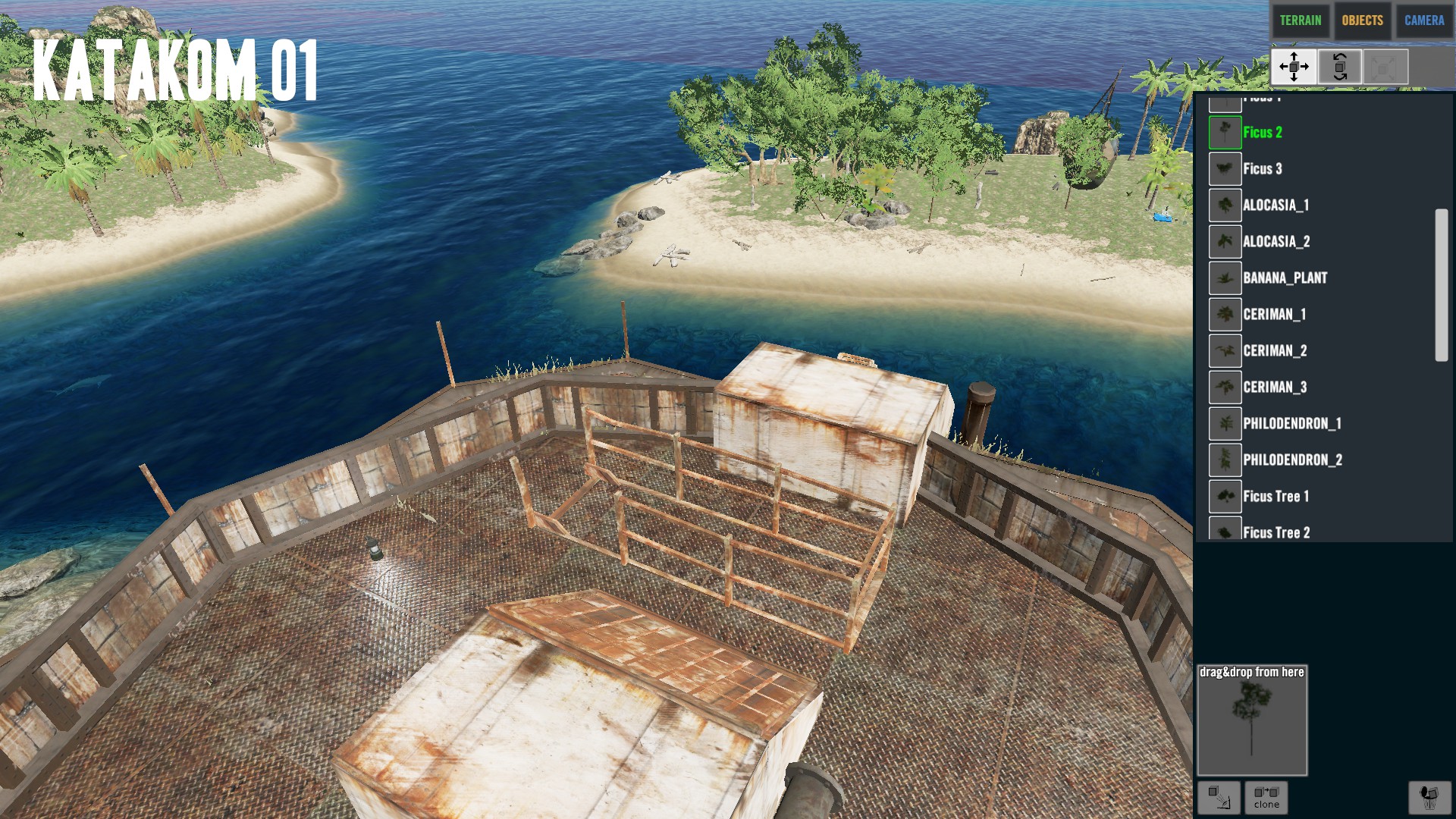Activate the move object tool
1456x819 pixels.
1294,67
